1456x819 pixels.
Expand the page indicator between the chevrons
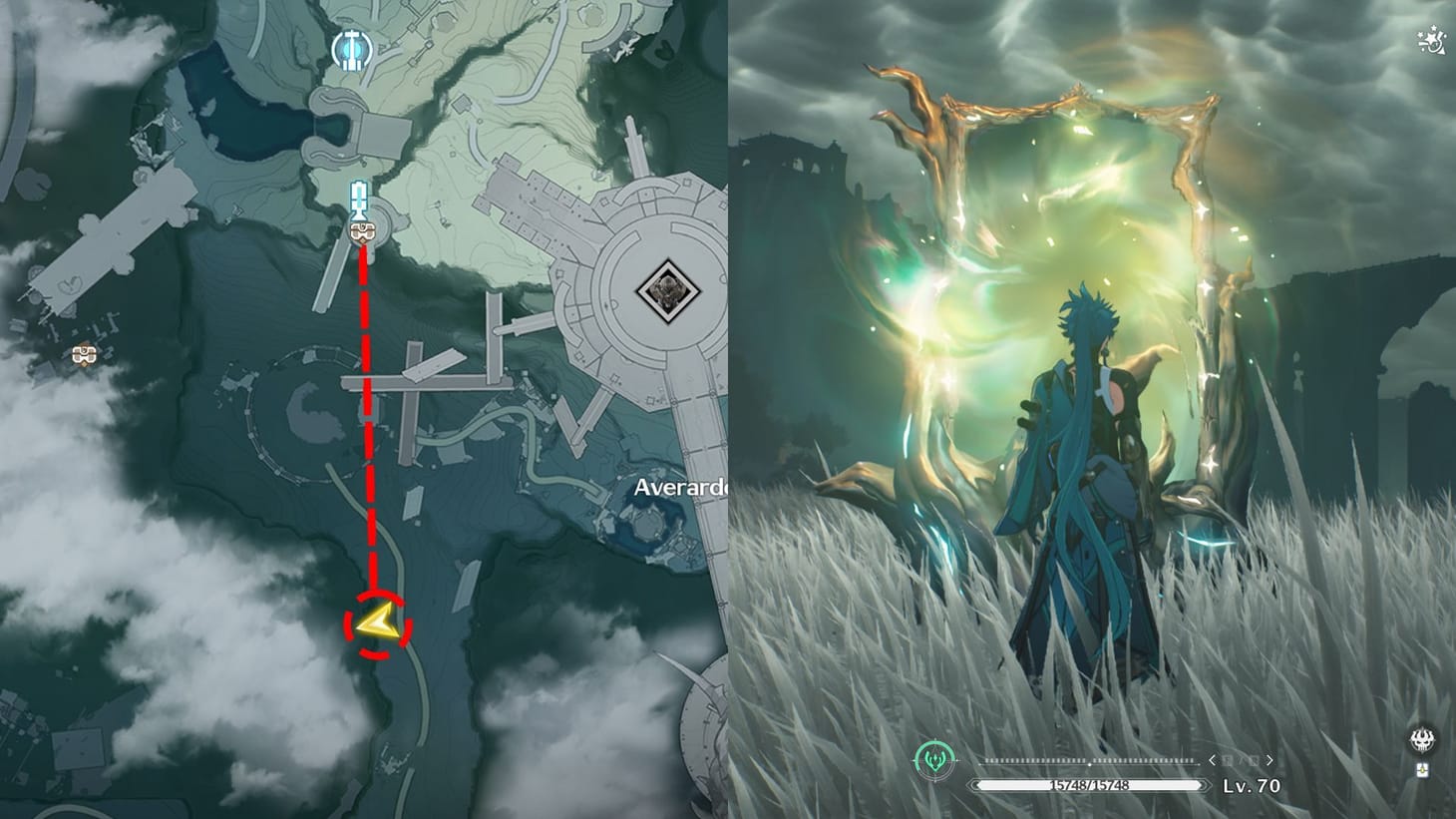click(1241, 760)
